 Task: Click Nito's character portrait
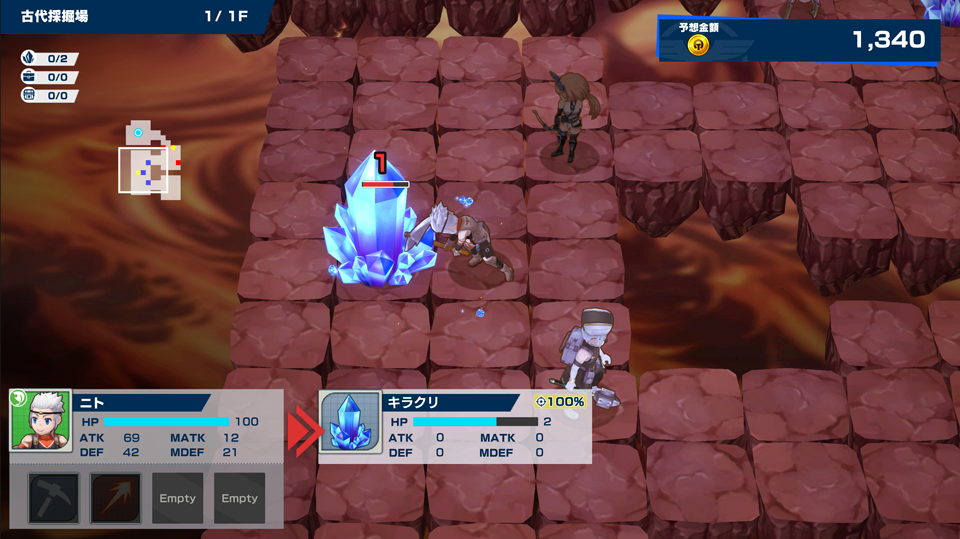pyautogui.click(x=40, y=421)
